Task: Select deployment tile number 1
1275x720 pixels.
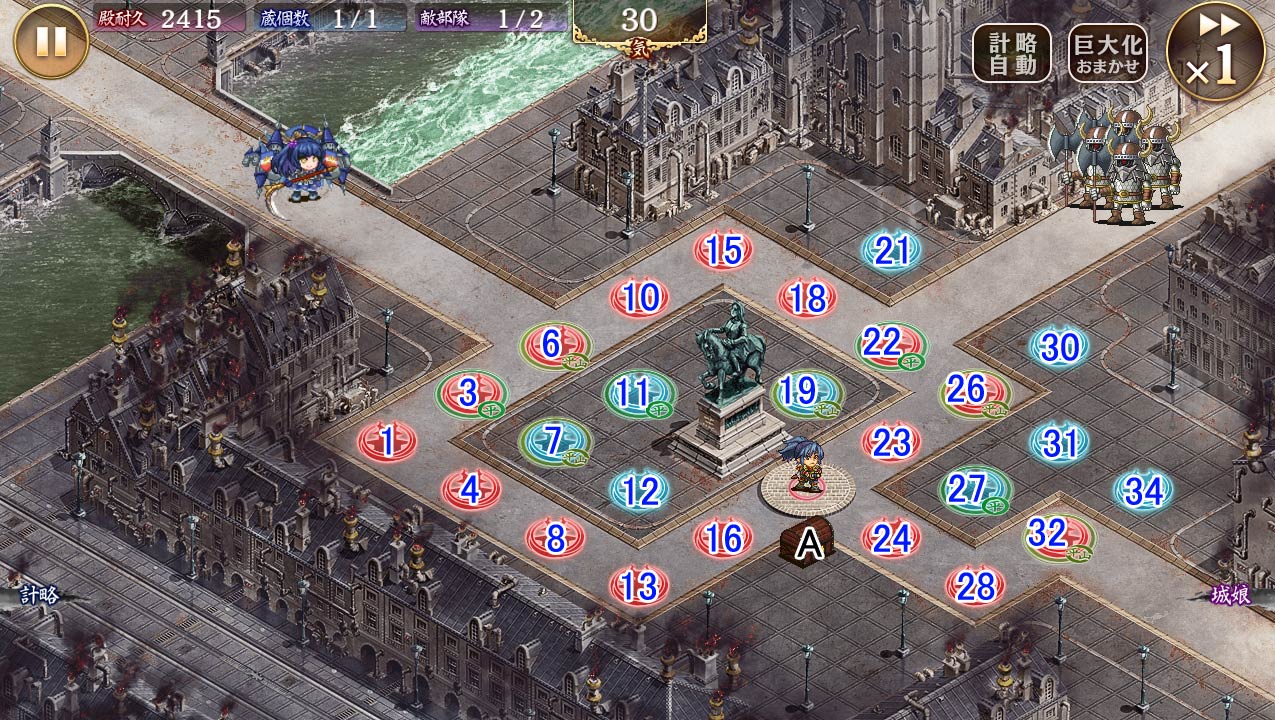Action: 387,440
